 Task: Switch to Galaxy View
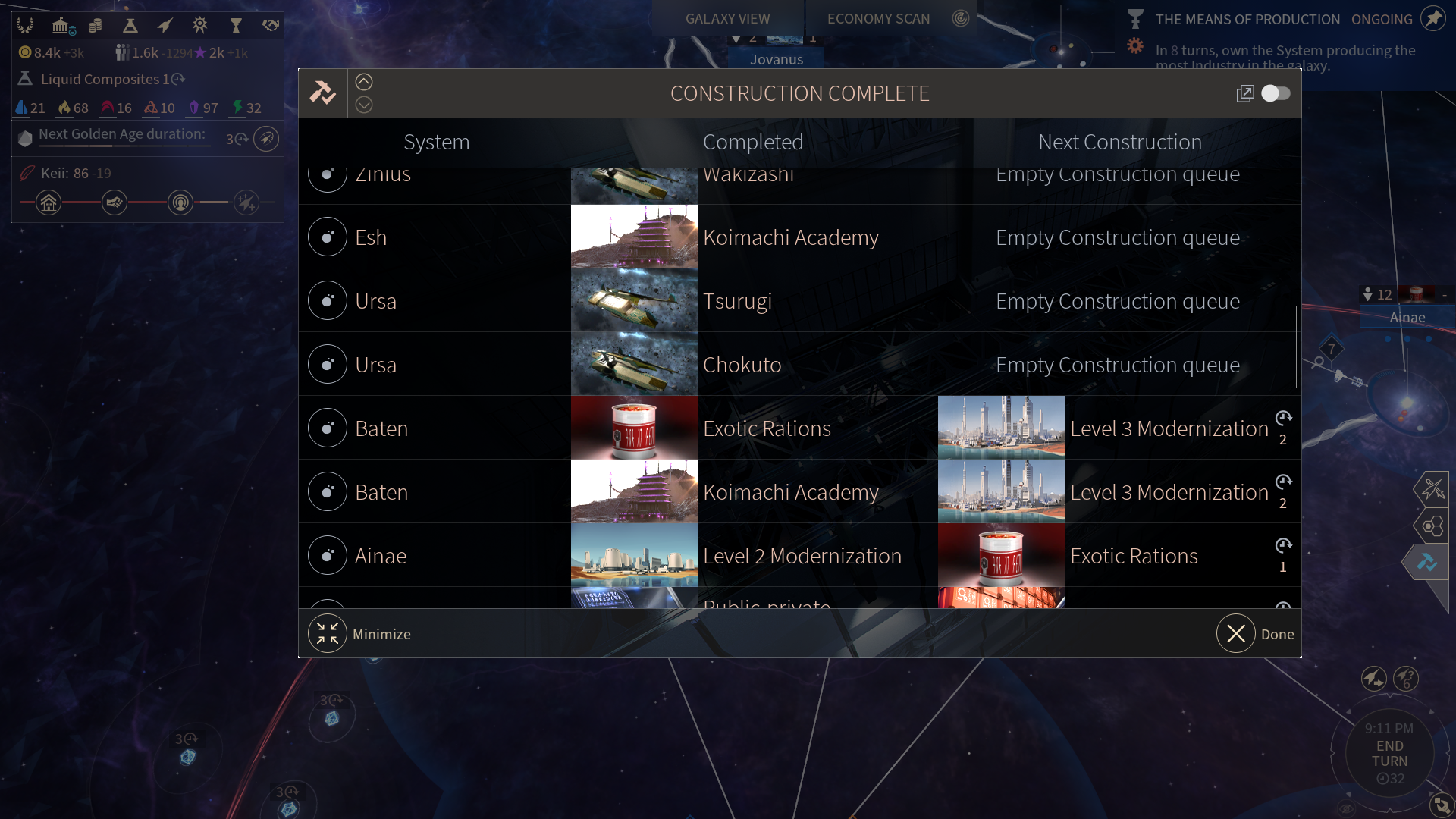tap(727, 19)
